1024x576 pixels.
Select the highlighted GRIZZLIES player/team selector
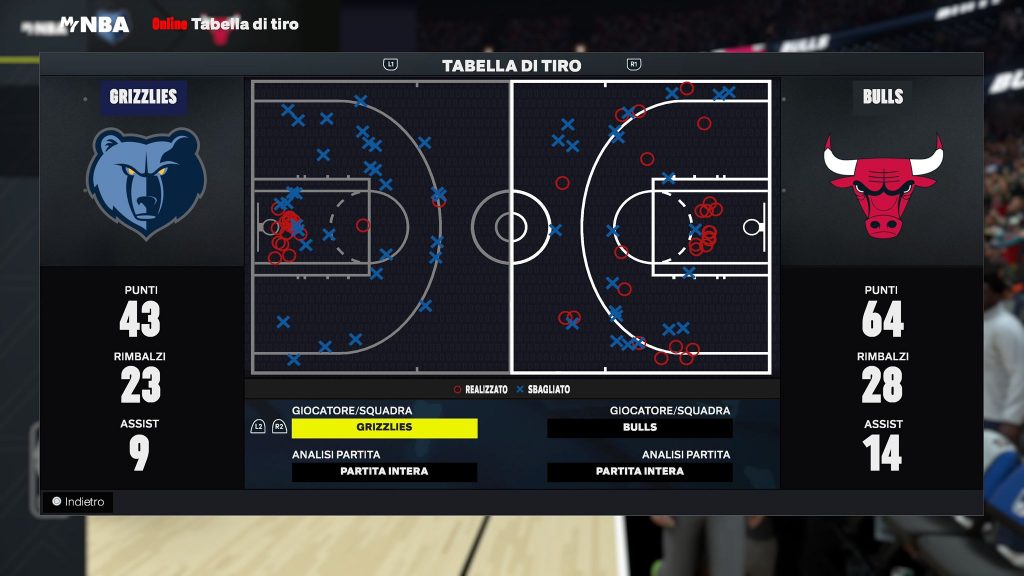pyautogui.click(x=384, y=428)
